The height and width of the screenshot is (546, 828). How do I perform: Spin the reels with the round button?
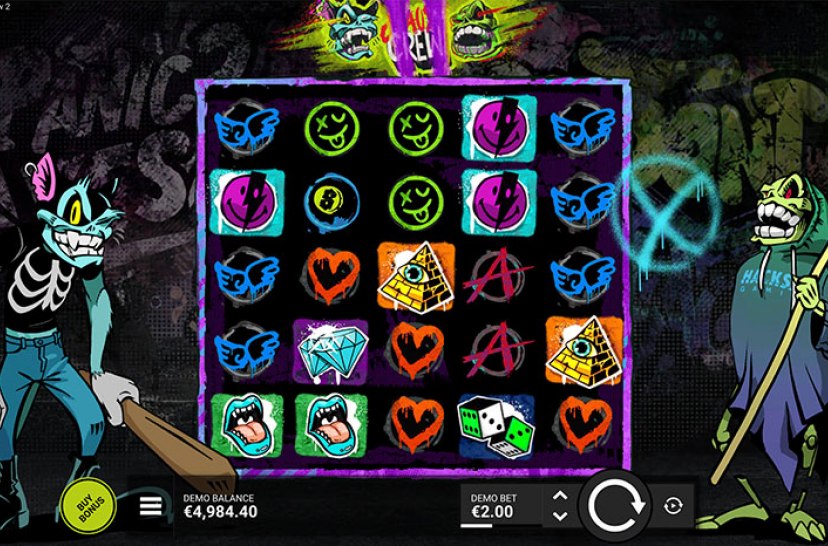(x=618, y=505)
